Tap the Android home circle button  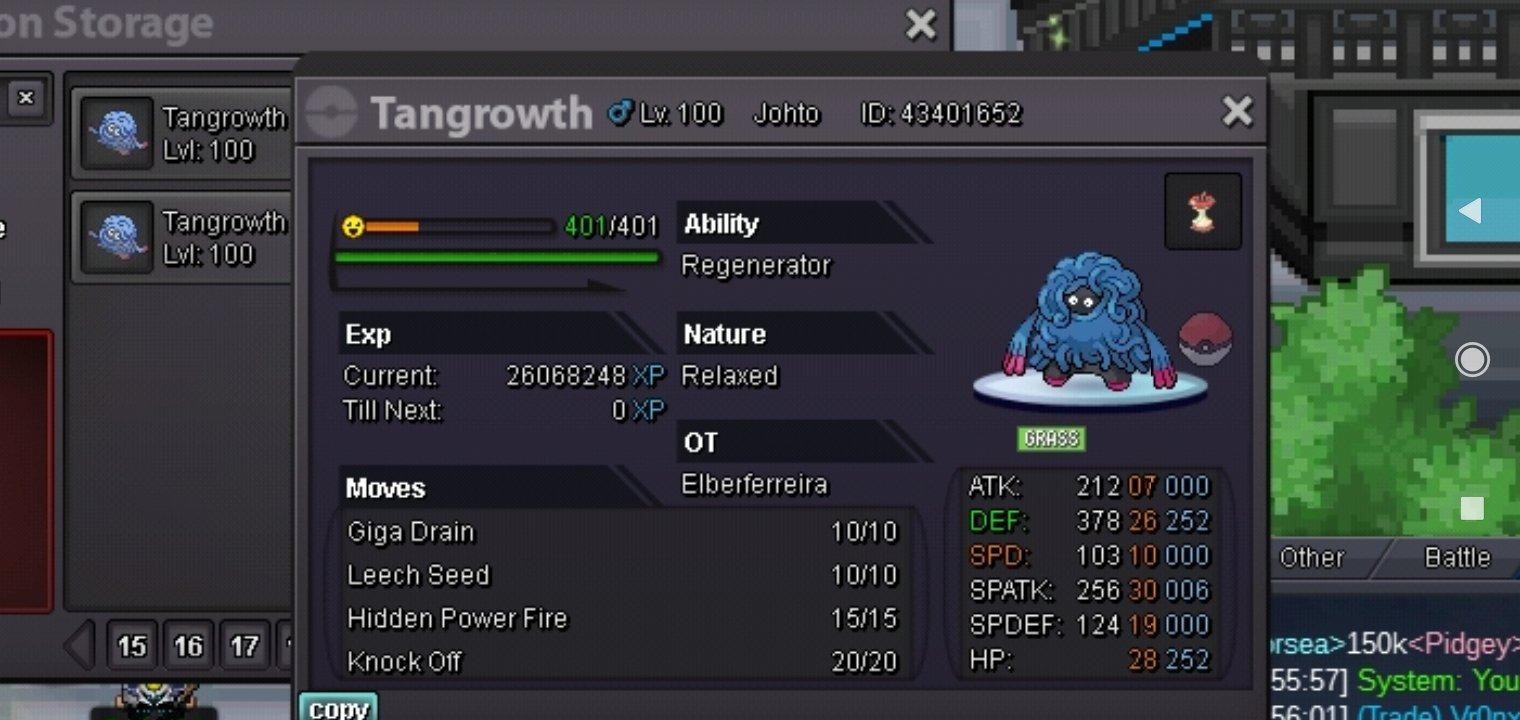click(1471, 359)
